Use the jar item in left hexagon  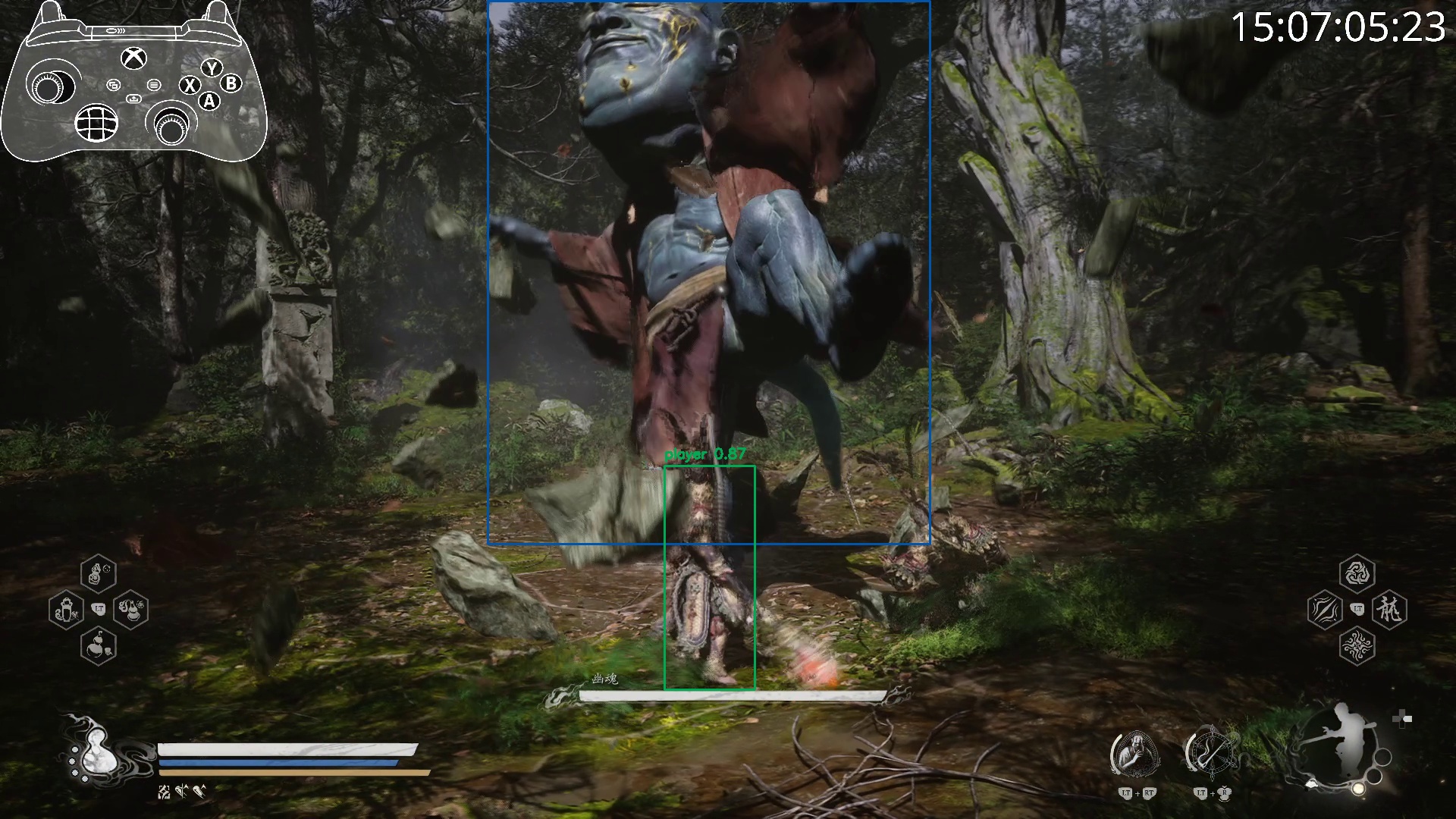(66, 610)
